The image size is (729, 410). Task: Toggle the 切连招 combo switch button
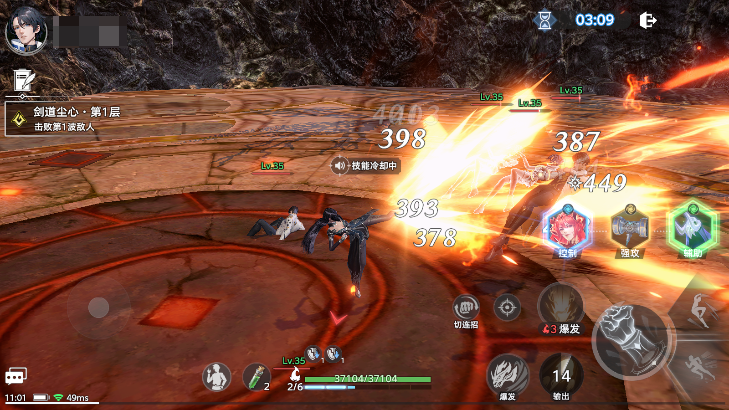click(465, 307)
